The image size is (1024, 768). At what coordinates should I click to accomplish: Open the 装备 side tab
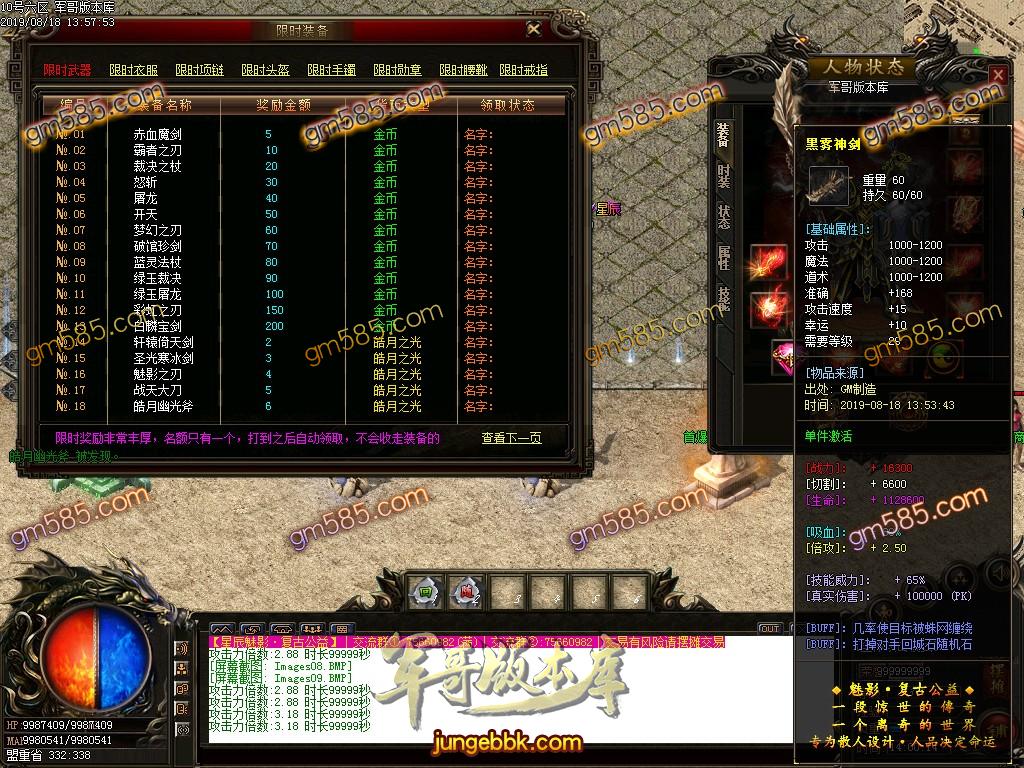coord(723,138)
